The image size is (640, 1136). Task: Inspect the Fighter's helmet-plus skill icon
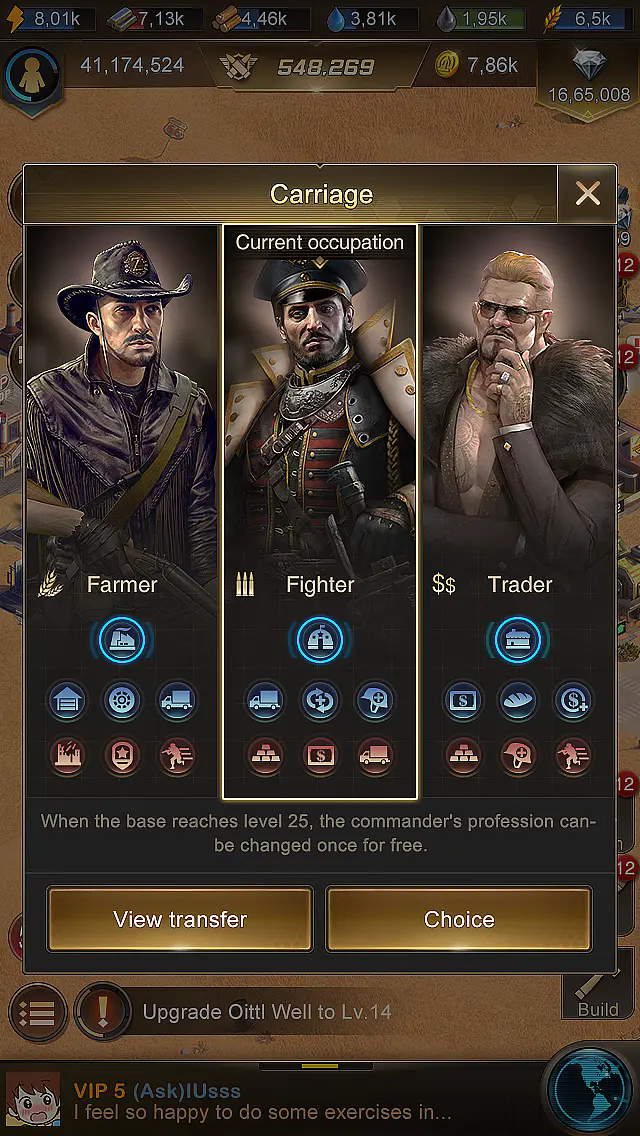pos(376,701)
